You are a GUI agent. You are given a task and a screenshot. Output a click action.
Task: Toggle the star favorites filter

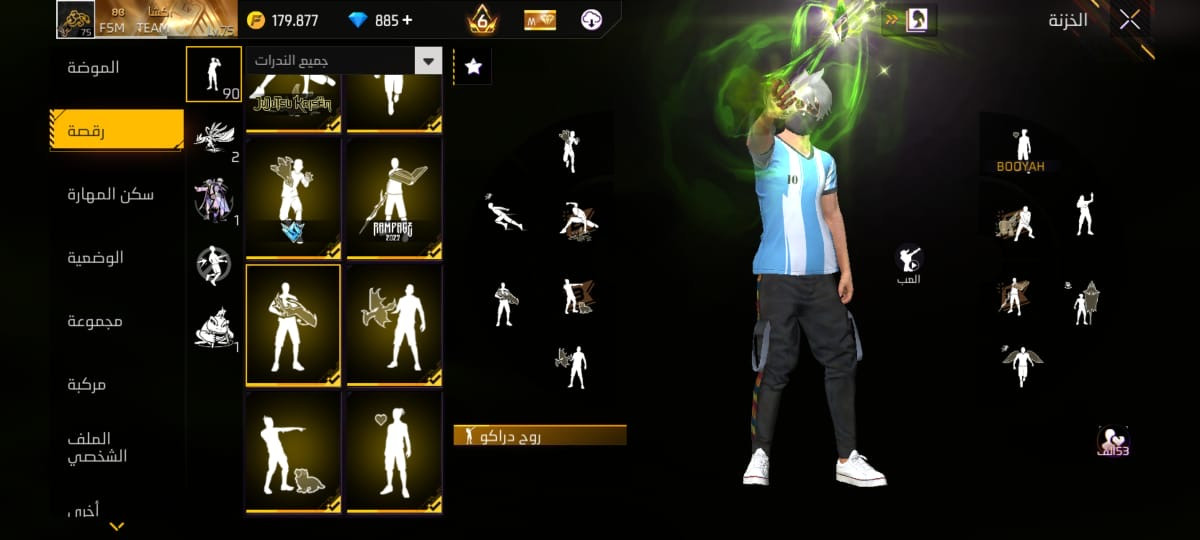click(x=473, y=66)
